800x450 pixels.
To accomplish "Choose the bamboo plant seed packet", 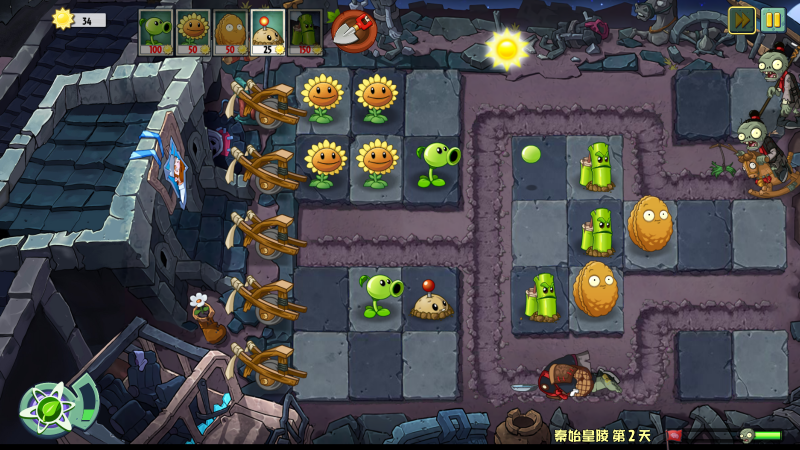I will click(305, 32).
